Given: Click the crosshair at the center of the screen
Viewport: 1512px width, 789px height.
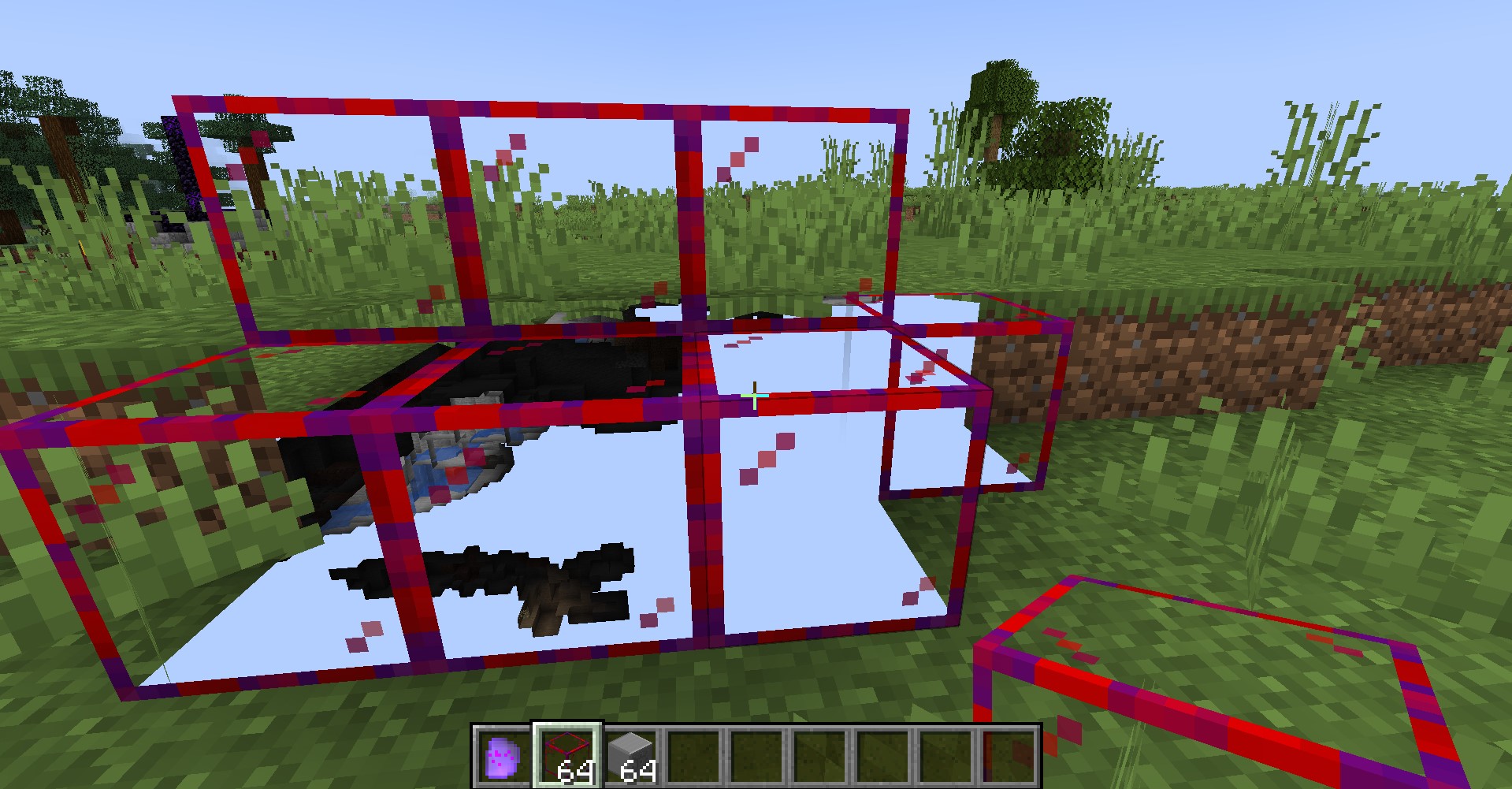Looking at the screenshot, I should 756,397.
